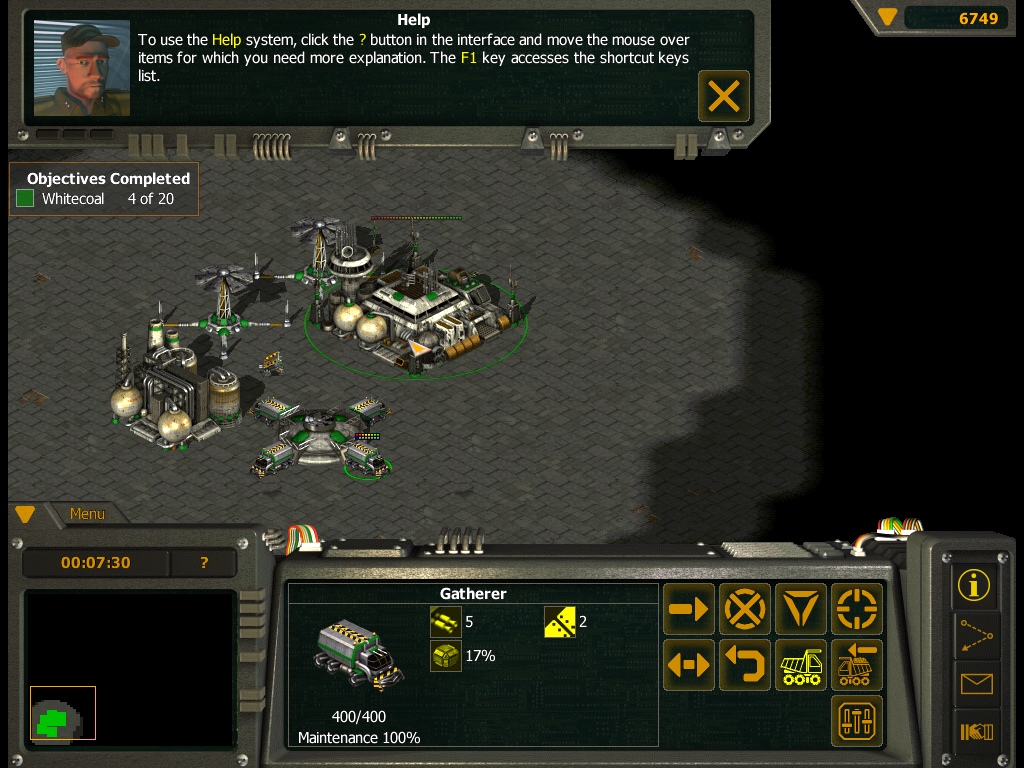Open the envelope messages button
Image resolution: width=1024 pixels, height=768 pixels.
click(974, 684)
